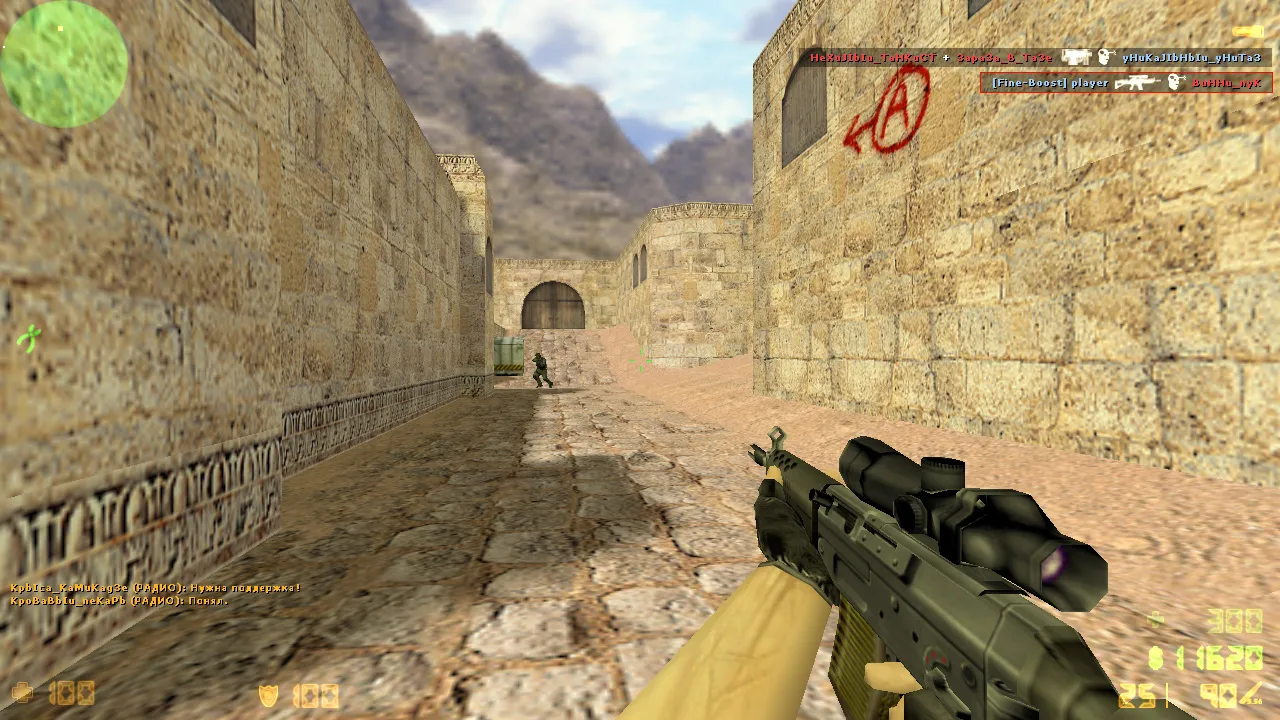1280x720 pixels.
Task: Click the kevlar armor shield icon
Action: (x=268, y=695)
